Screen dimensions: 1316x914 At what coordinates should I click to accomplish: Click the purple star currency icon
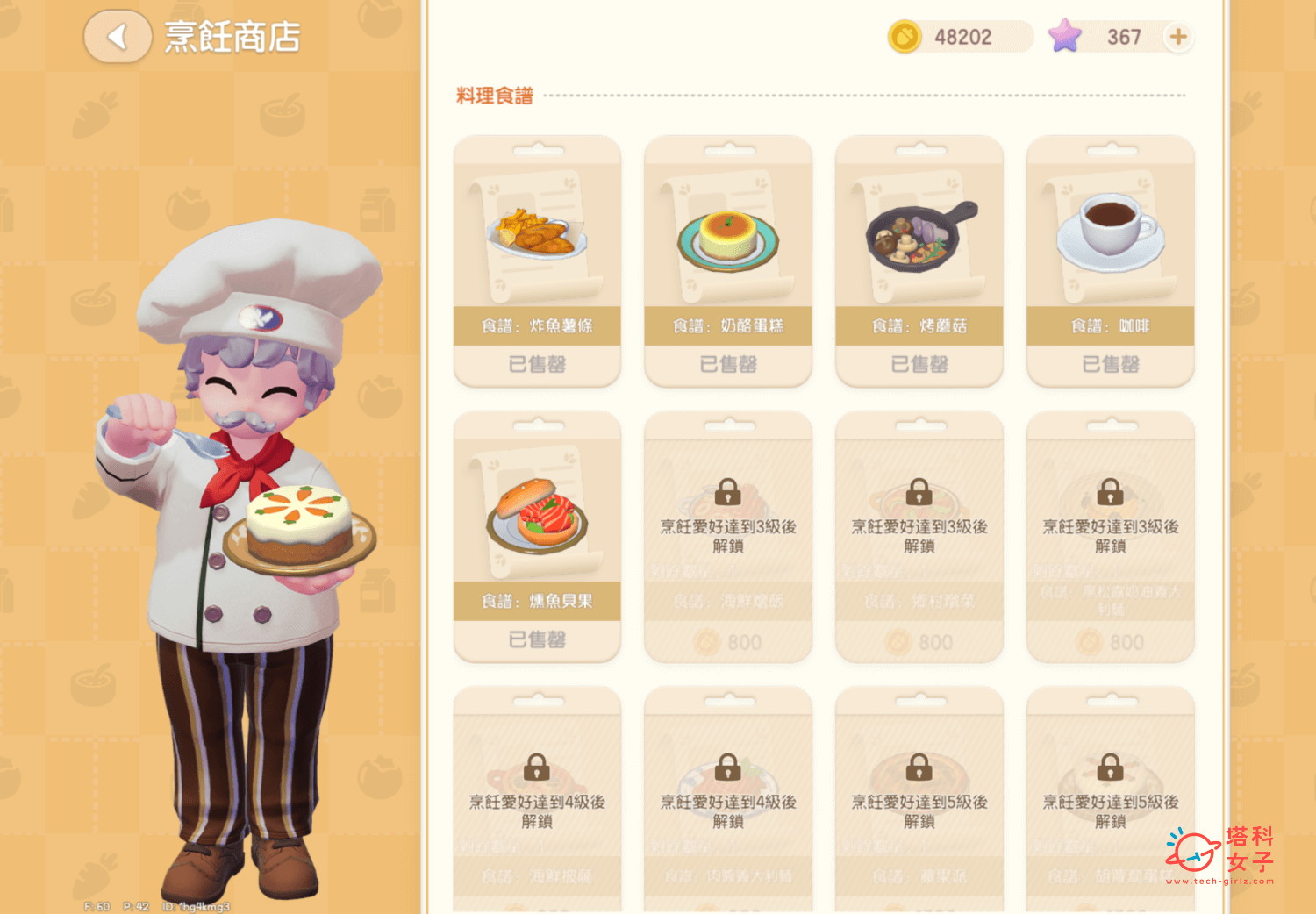pyautogui.click(x=1065, y=37)
